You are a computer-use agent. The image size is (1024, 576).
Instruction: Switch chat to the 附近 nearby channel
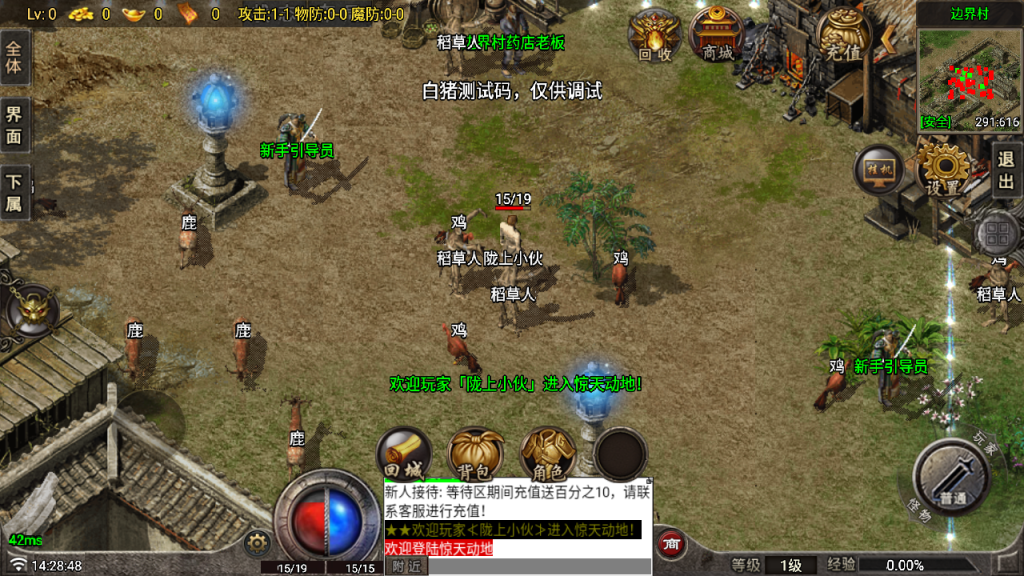click(406, 566)
